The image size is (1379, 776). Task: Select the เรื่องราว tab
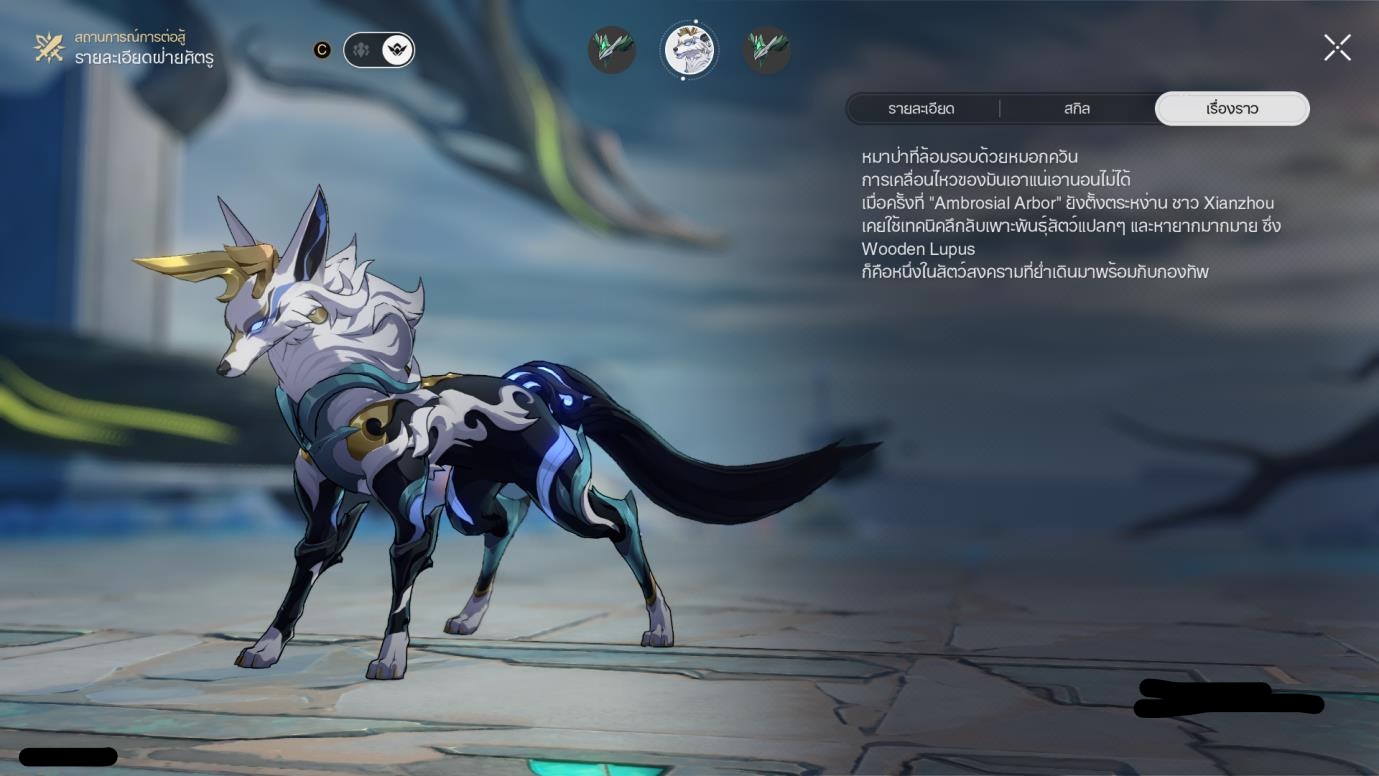tap(1231, 109)
